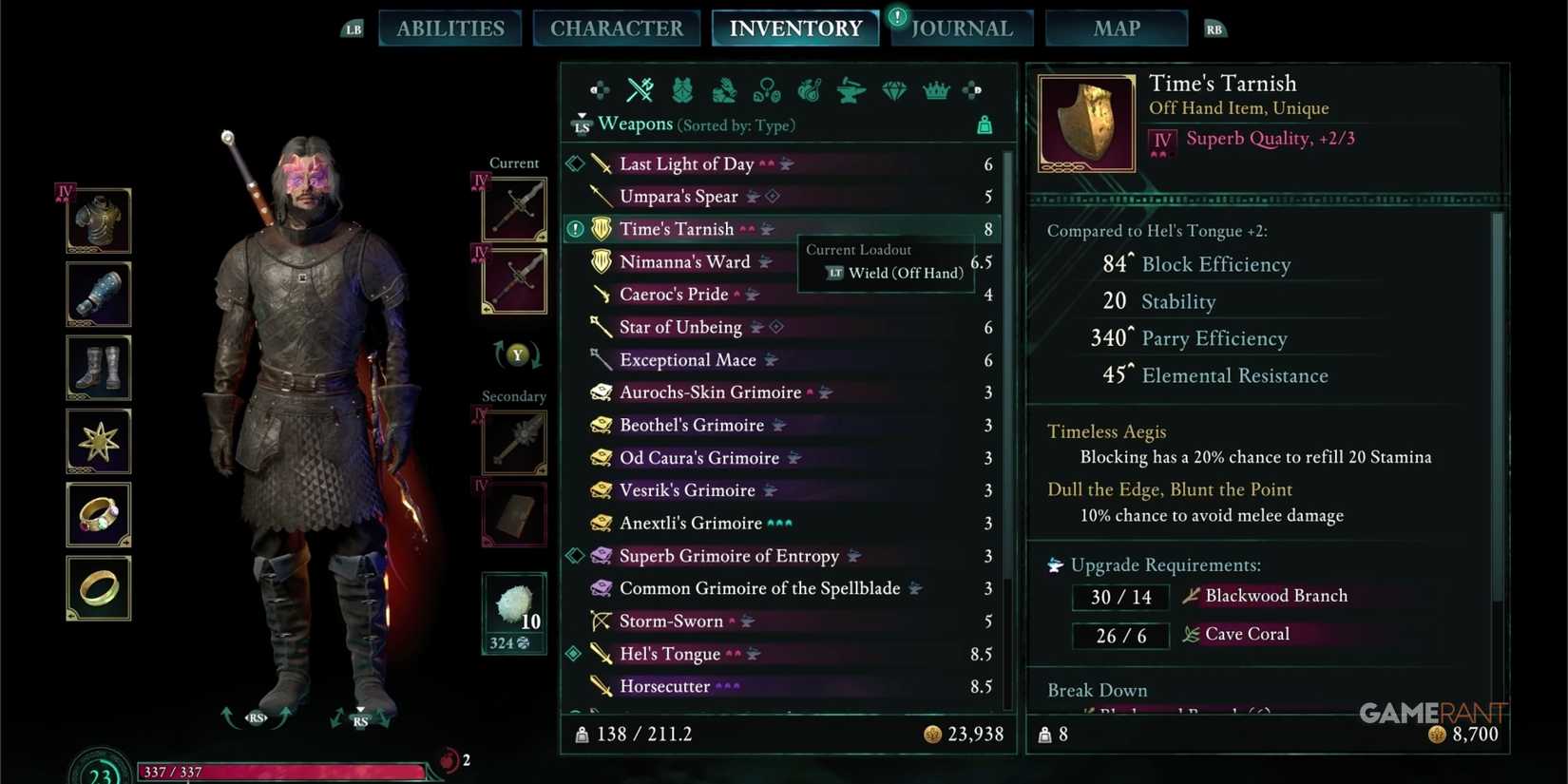Select the anvil crafting materials category
Screen dimensions: 1568x784
coord(851,90)
